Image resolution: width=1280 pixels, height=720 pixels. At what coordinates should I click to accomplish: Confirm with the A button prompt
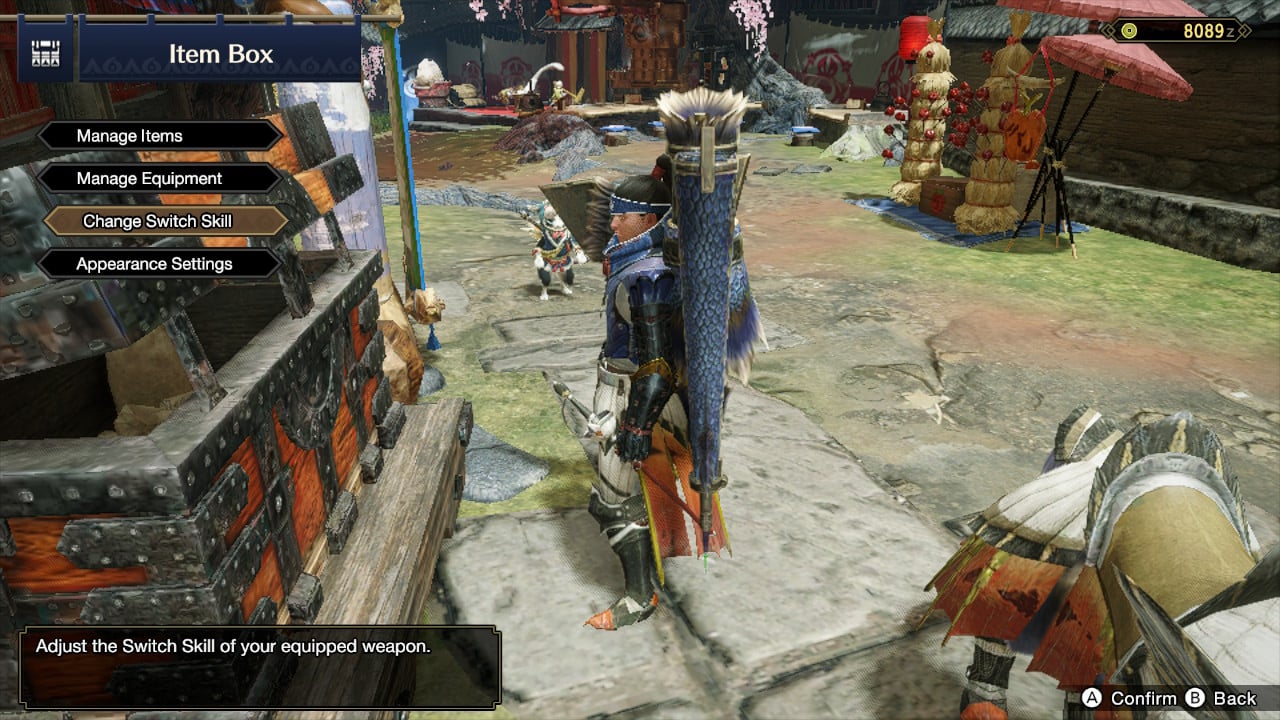click(1135, 699)
